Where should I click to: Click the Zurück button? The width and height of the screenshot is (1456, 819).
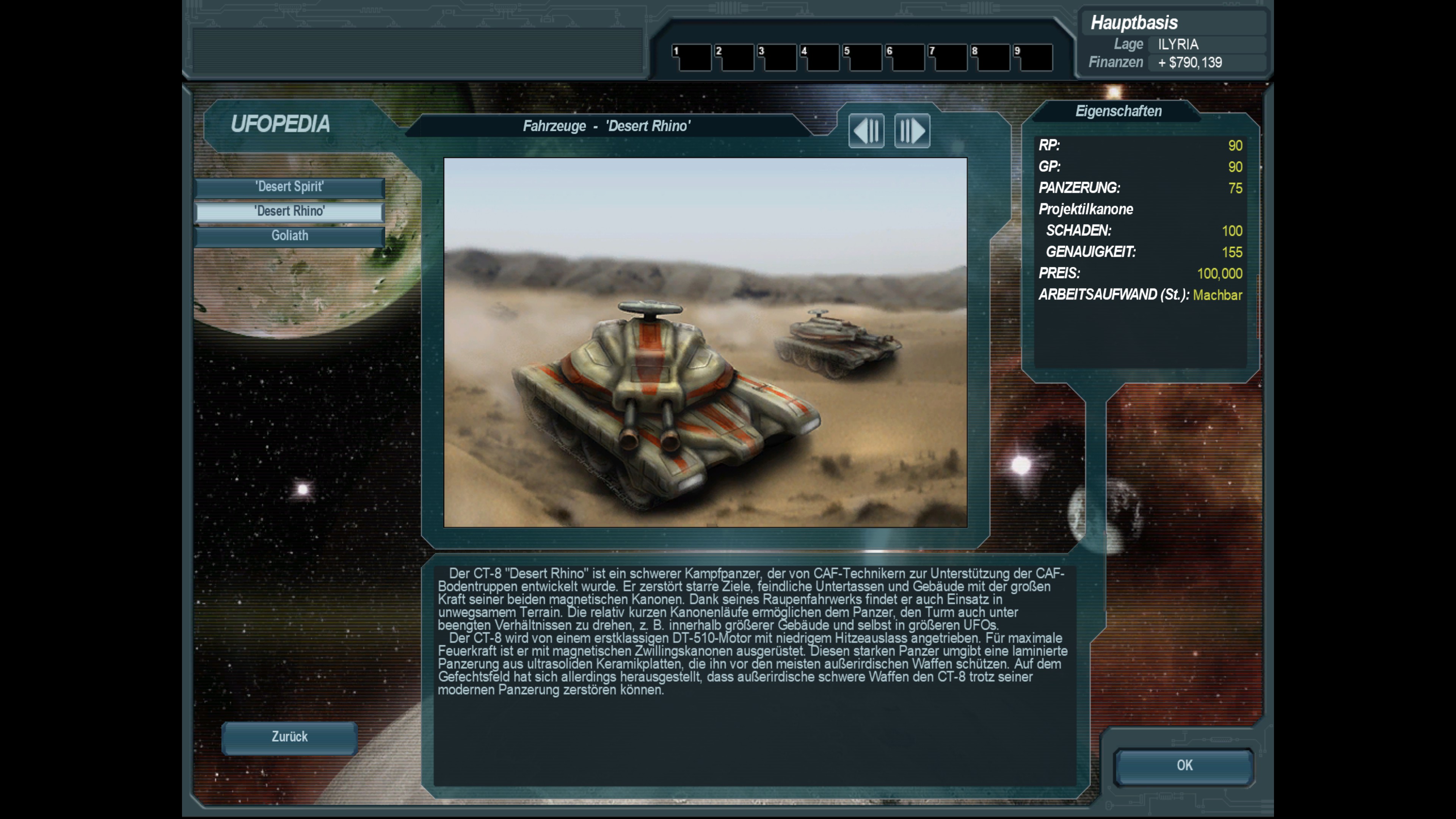[x=289, y=737]
